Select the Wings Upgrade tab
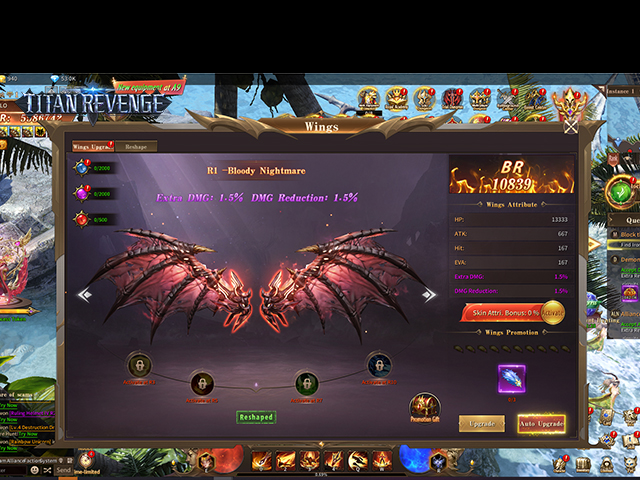Image resolution: width=640 pixels, height=480 pixels. 91,147
